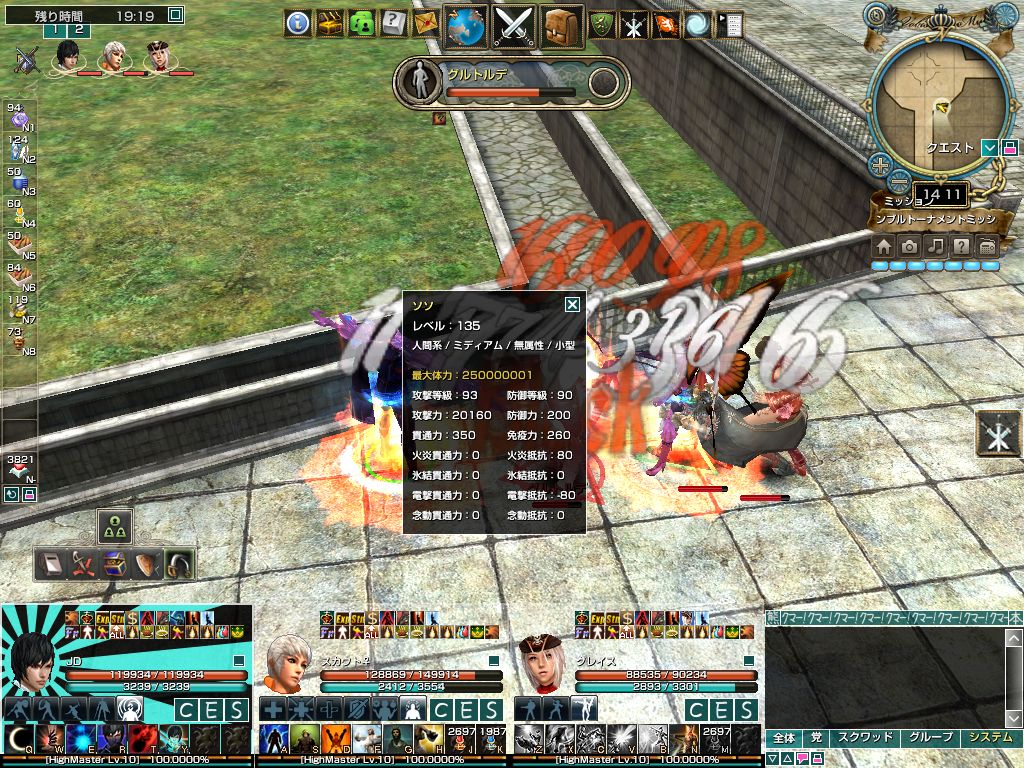Click the home button below minimap
Viewport: 1024px width, 768px height.
[x=883, y=246]
